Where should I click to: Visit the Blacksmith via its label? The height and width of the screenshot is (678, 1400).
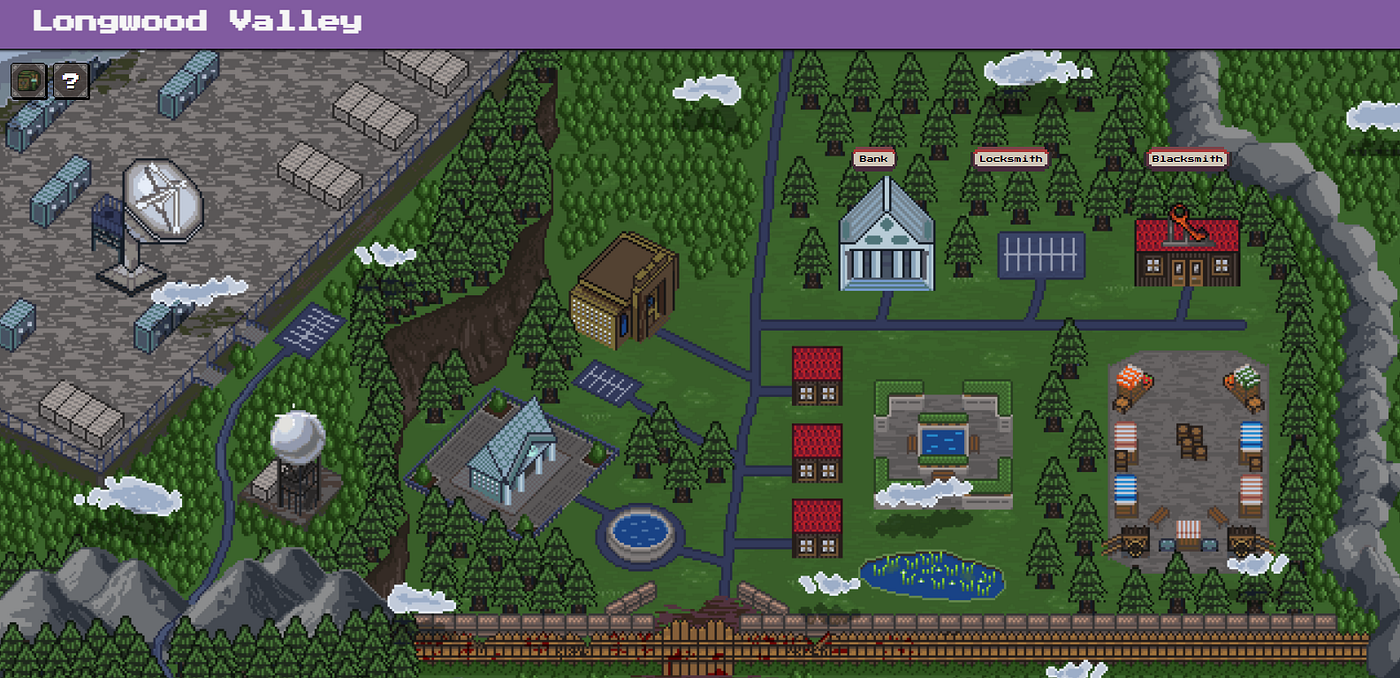tap(1186, 159)
